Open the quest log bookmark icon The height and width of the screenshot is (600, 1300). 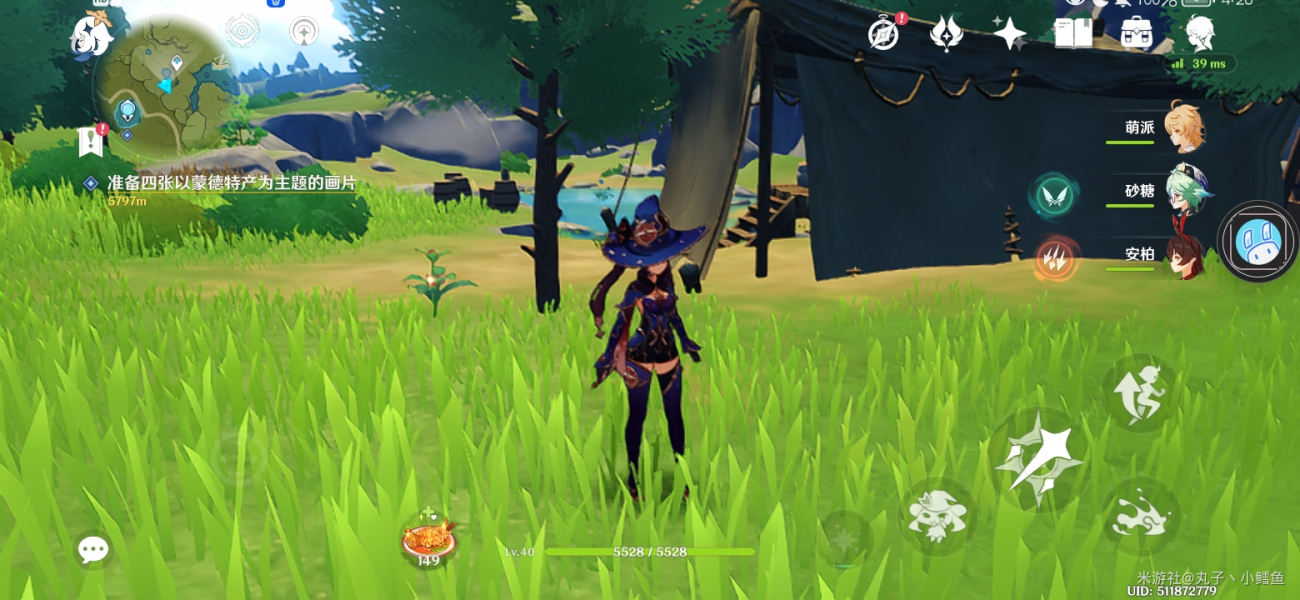pyautogui.click(x=92, y=142)
